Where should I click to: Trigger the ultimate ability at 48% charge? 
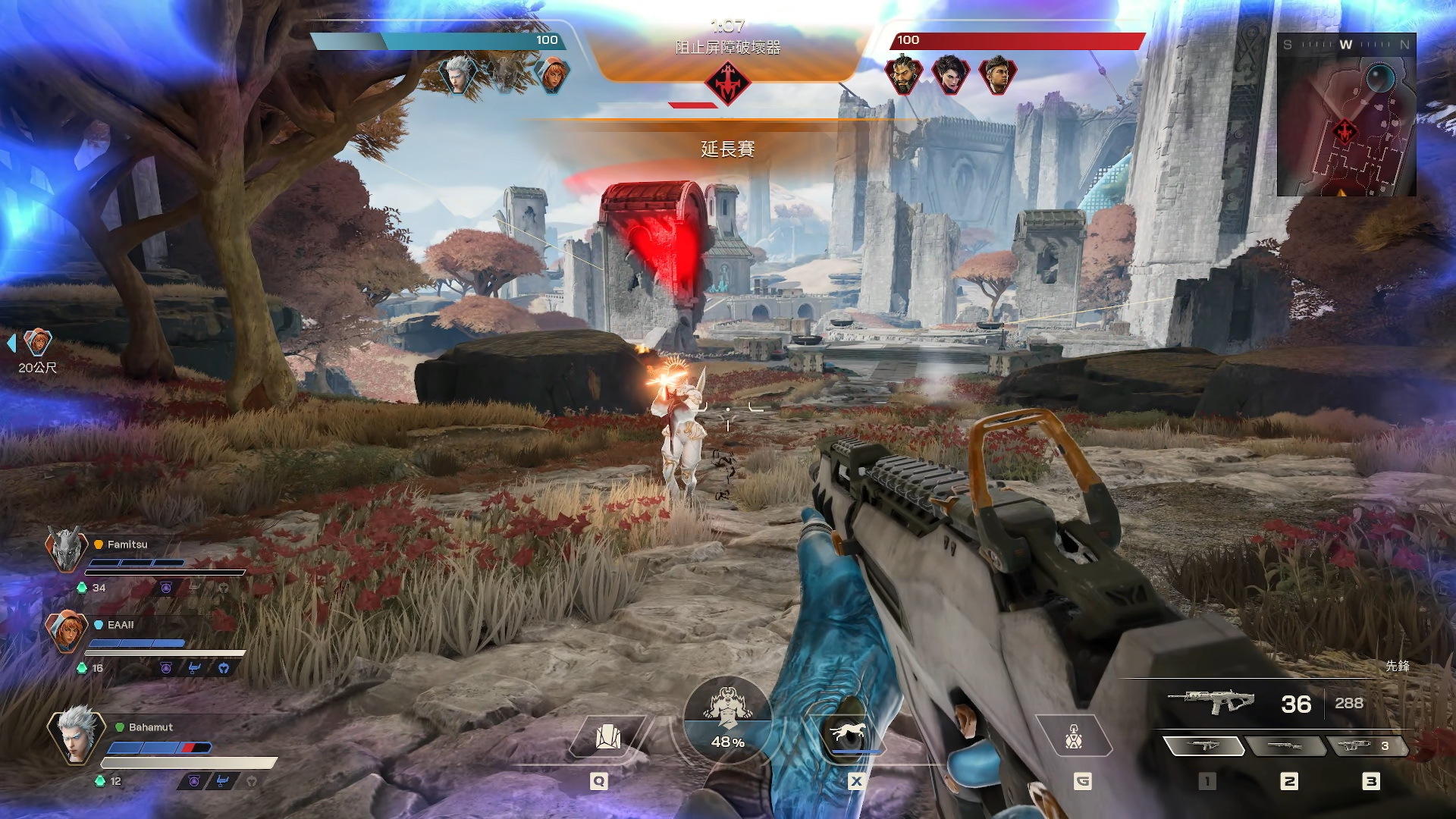727,719
